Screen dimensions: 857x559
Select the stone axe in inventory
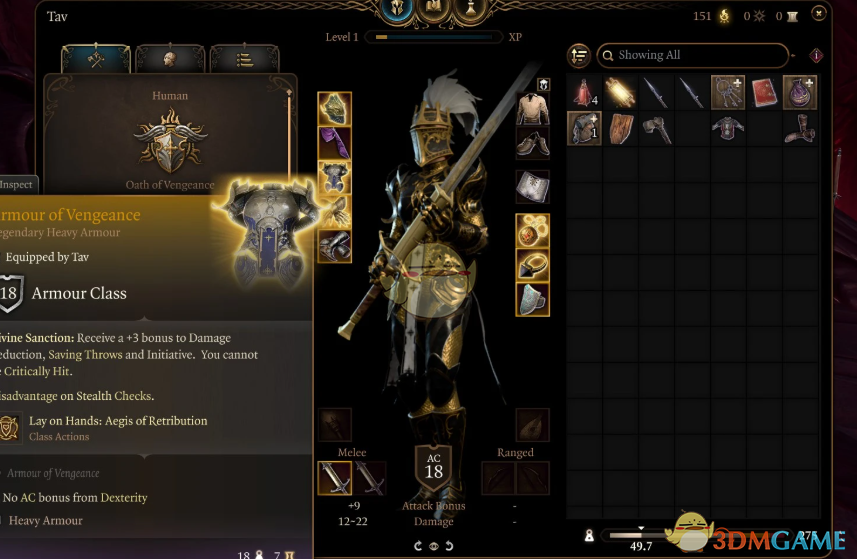click(656, 128)
